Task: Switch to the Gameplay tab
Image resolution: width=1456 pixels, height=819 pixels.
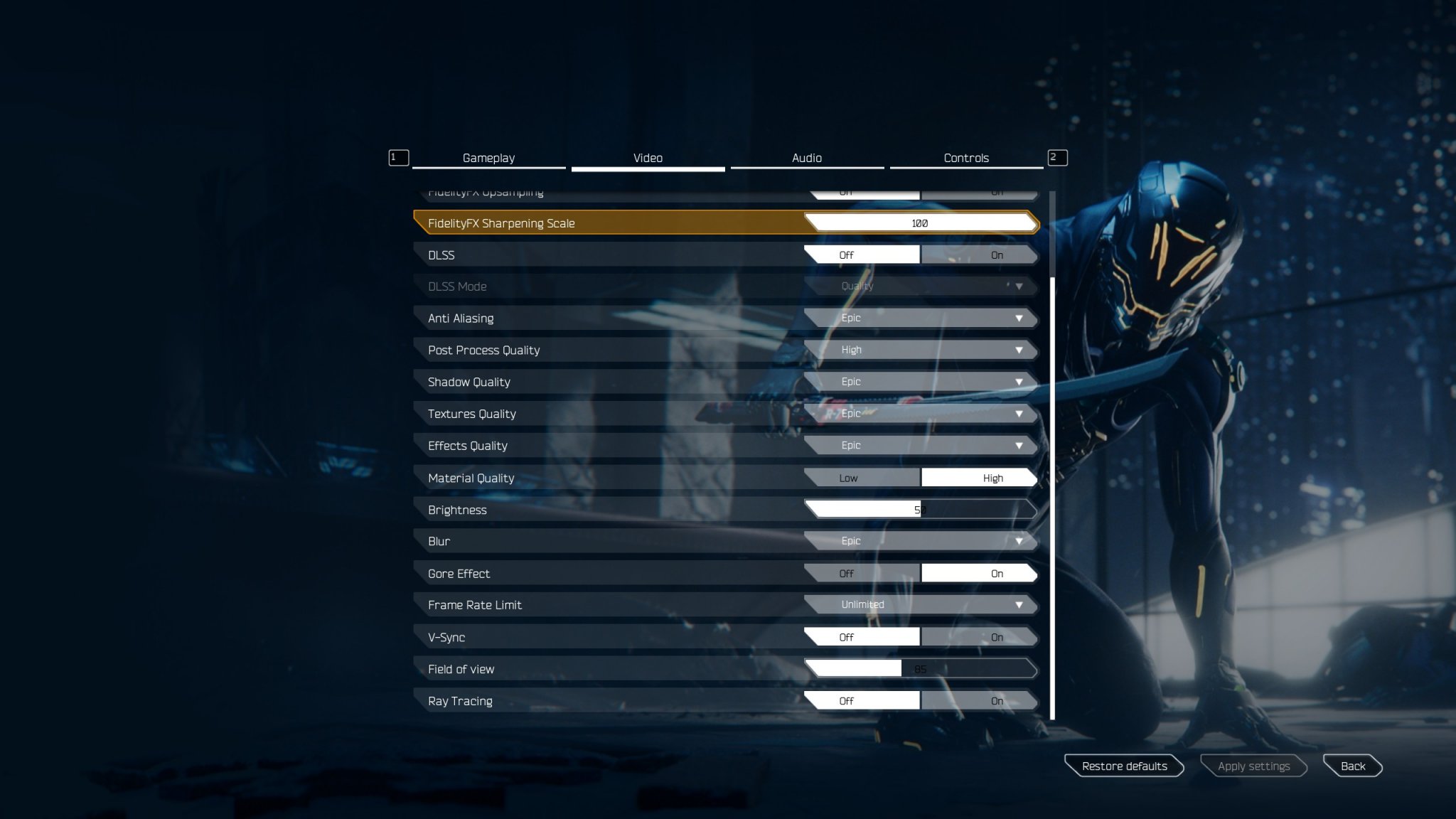Action: 488,158
